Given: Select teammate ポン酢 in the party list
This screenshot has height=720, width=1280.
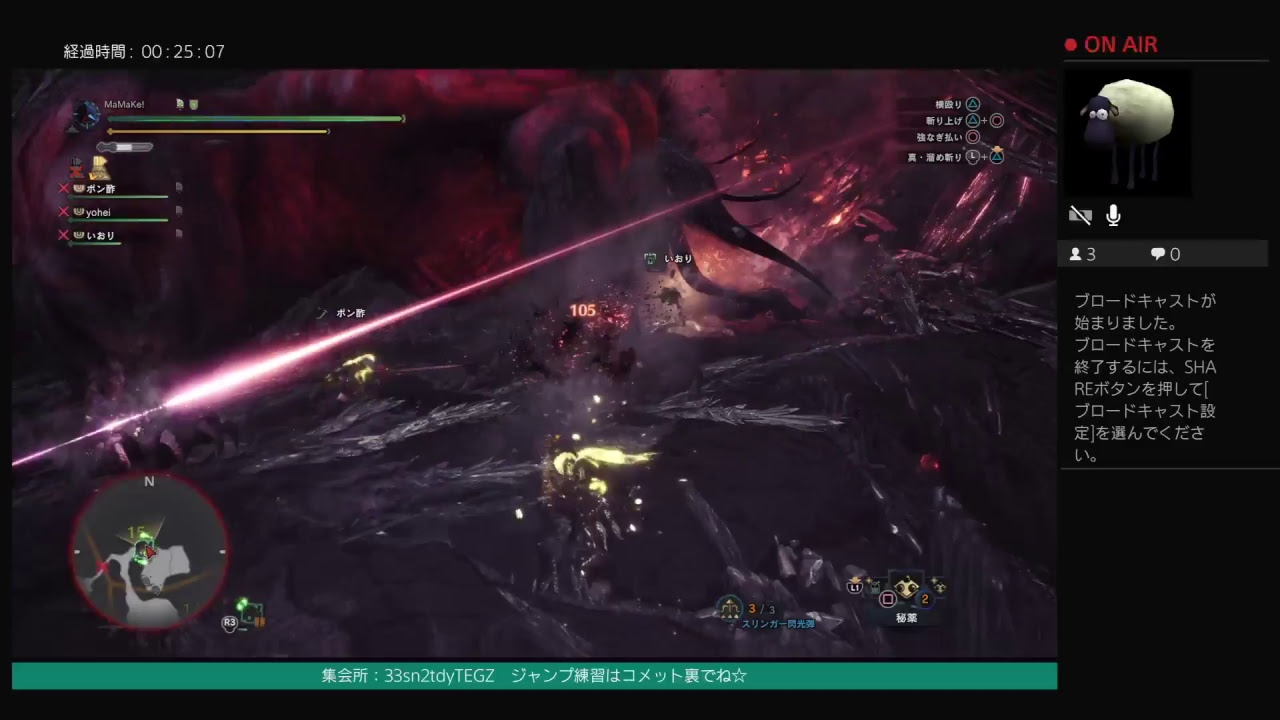Looking at the screenshot, I should click(100, 189).
